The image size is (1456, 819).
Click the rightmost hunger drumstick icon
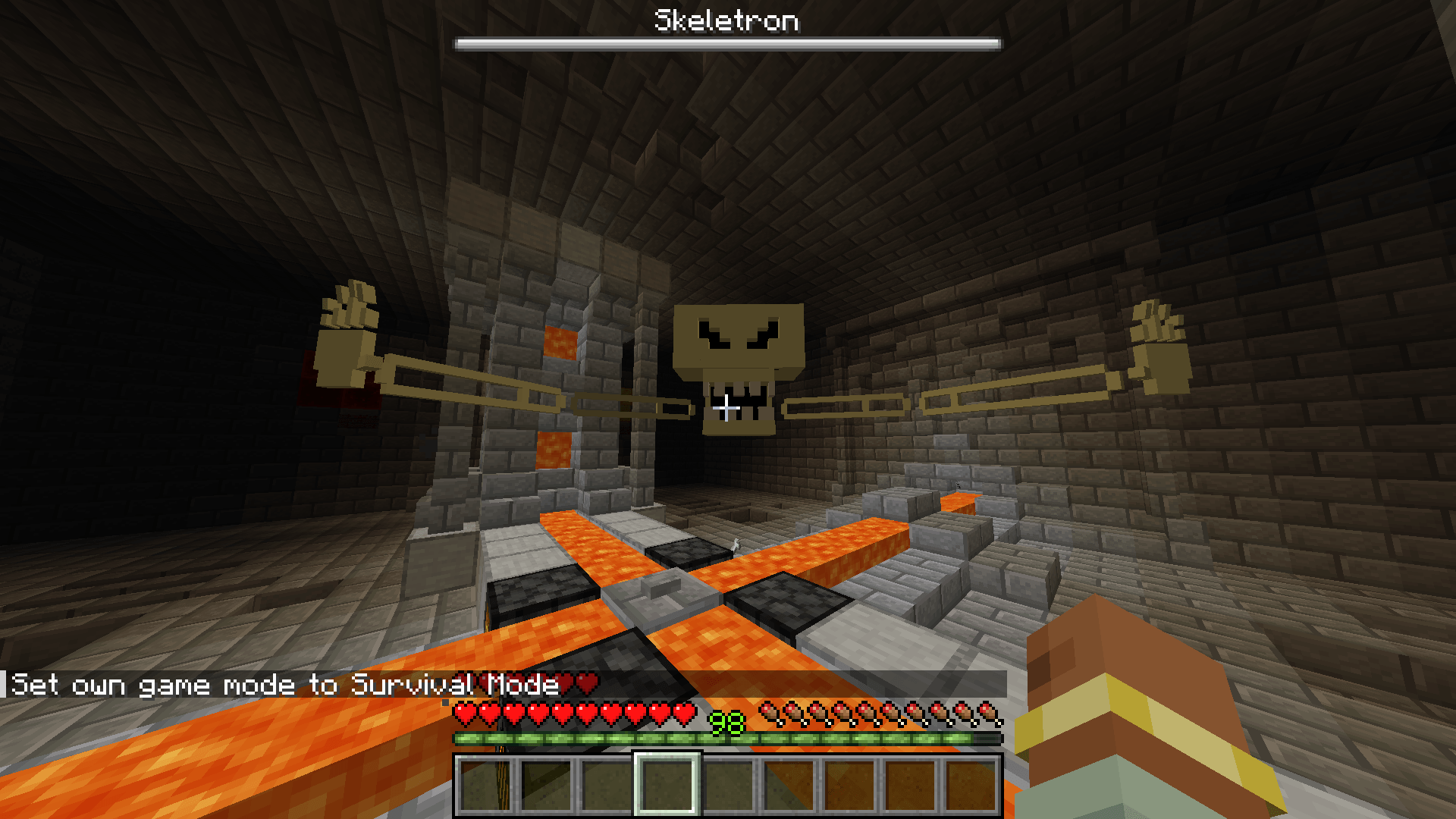point(986,713)
